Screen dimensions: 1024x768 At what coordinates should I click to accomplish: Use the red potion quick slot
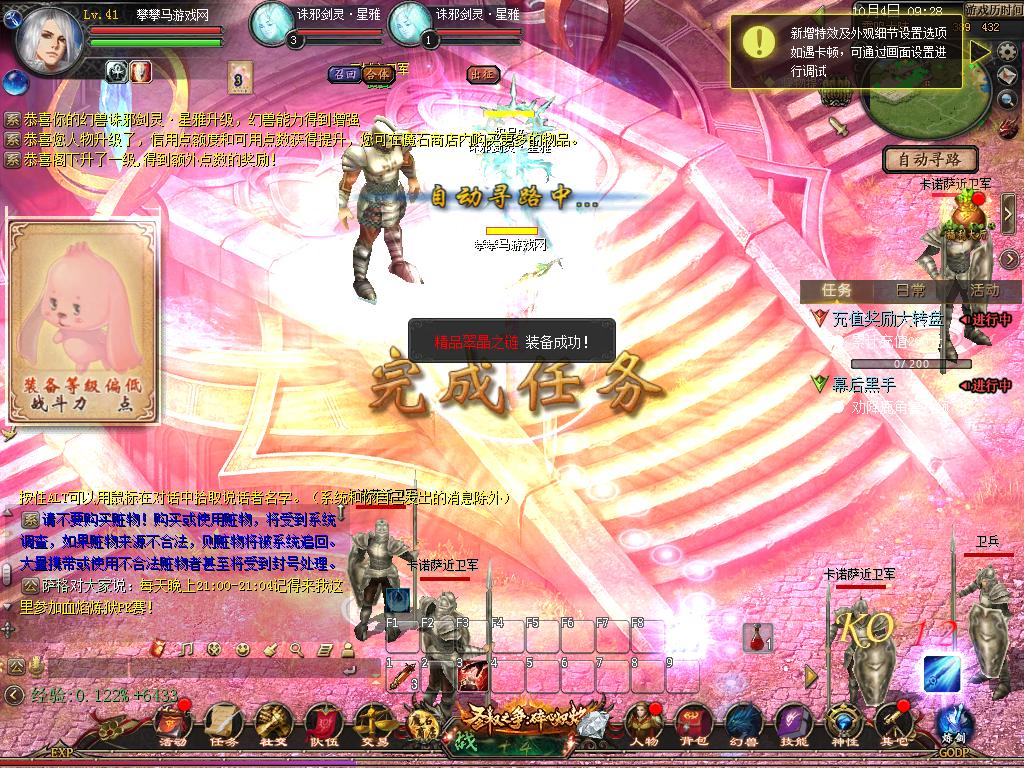point(756,637)
